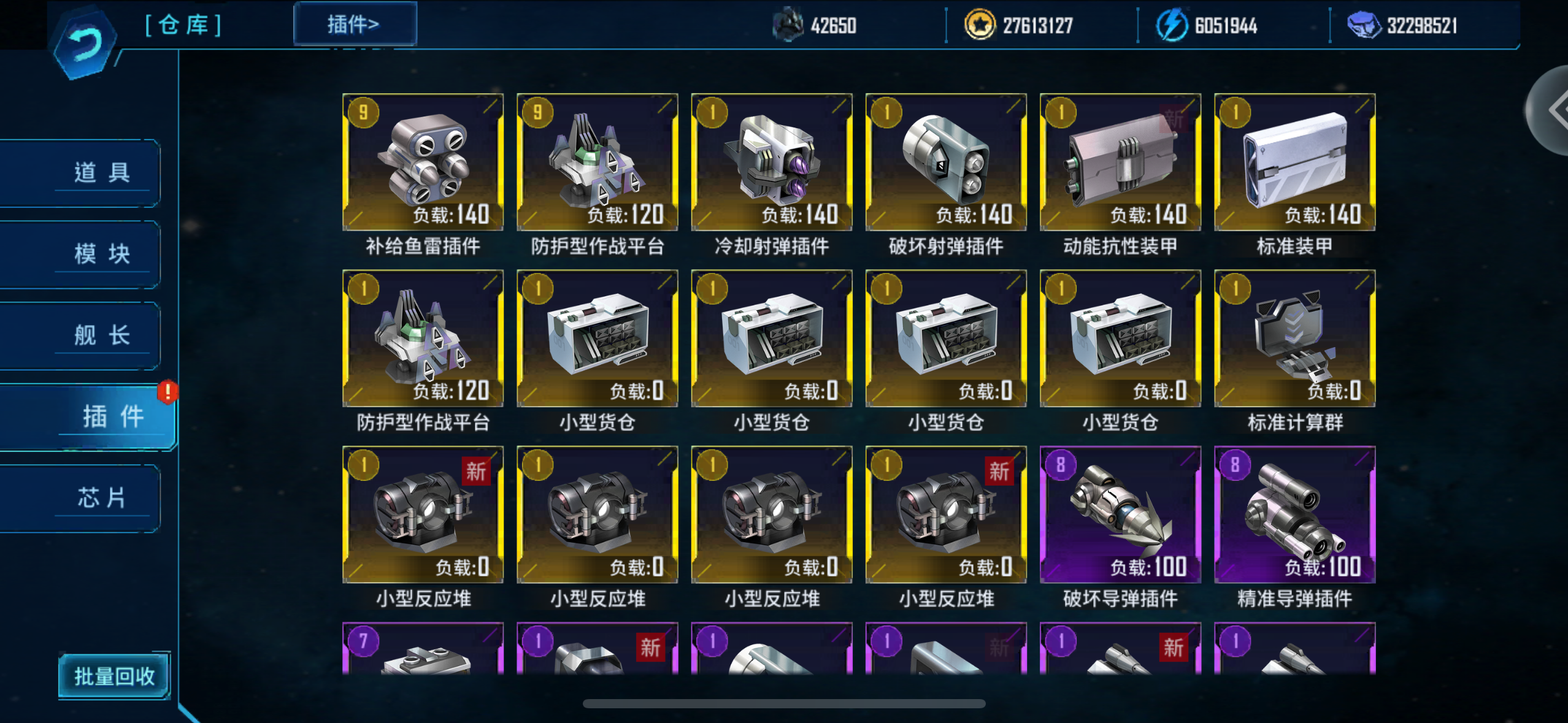The image size is (1568, 723).
Task: Click the red alert badge on 插件 tab
Action: click(x=167, y=392)
